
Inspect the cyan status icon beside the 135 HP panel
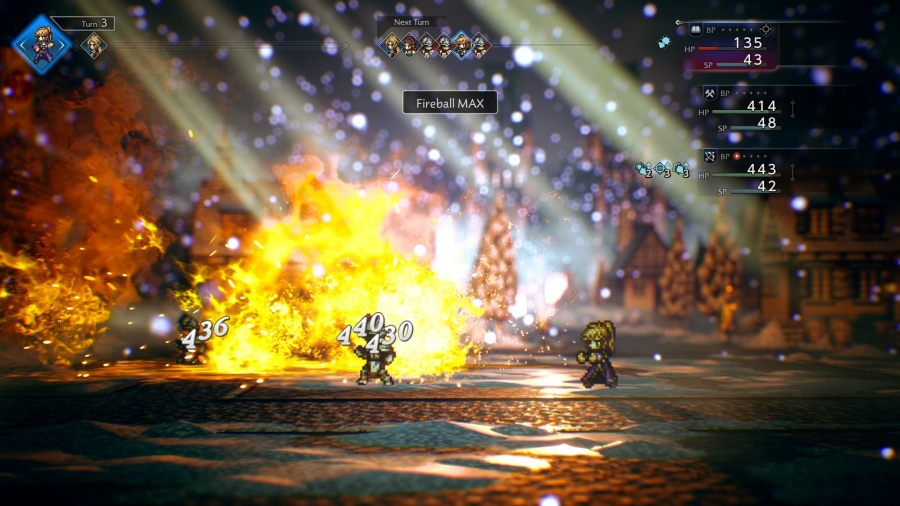point(663,42)
